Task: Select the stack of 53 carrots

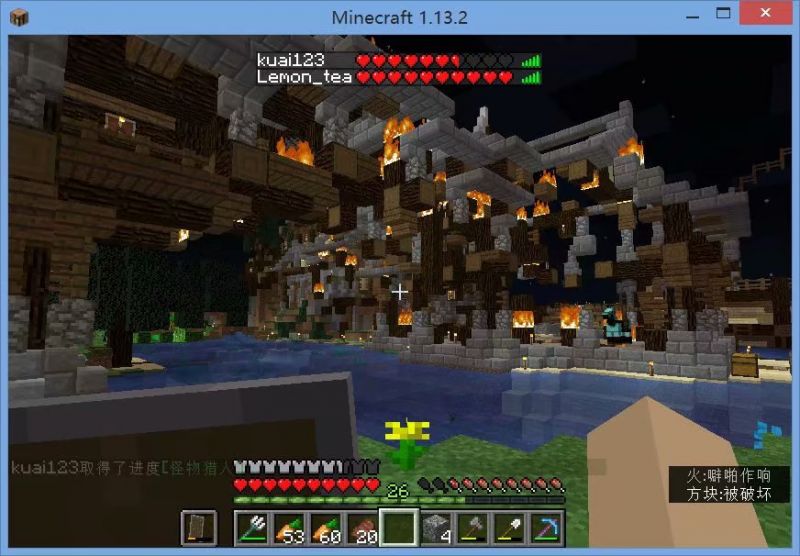Action: tap(289, 527)
